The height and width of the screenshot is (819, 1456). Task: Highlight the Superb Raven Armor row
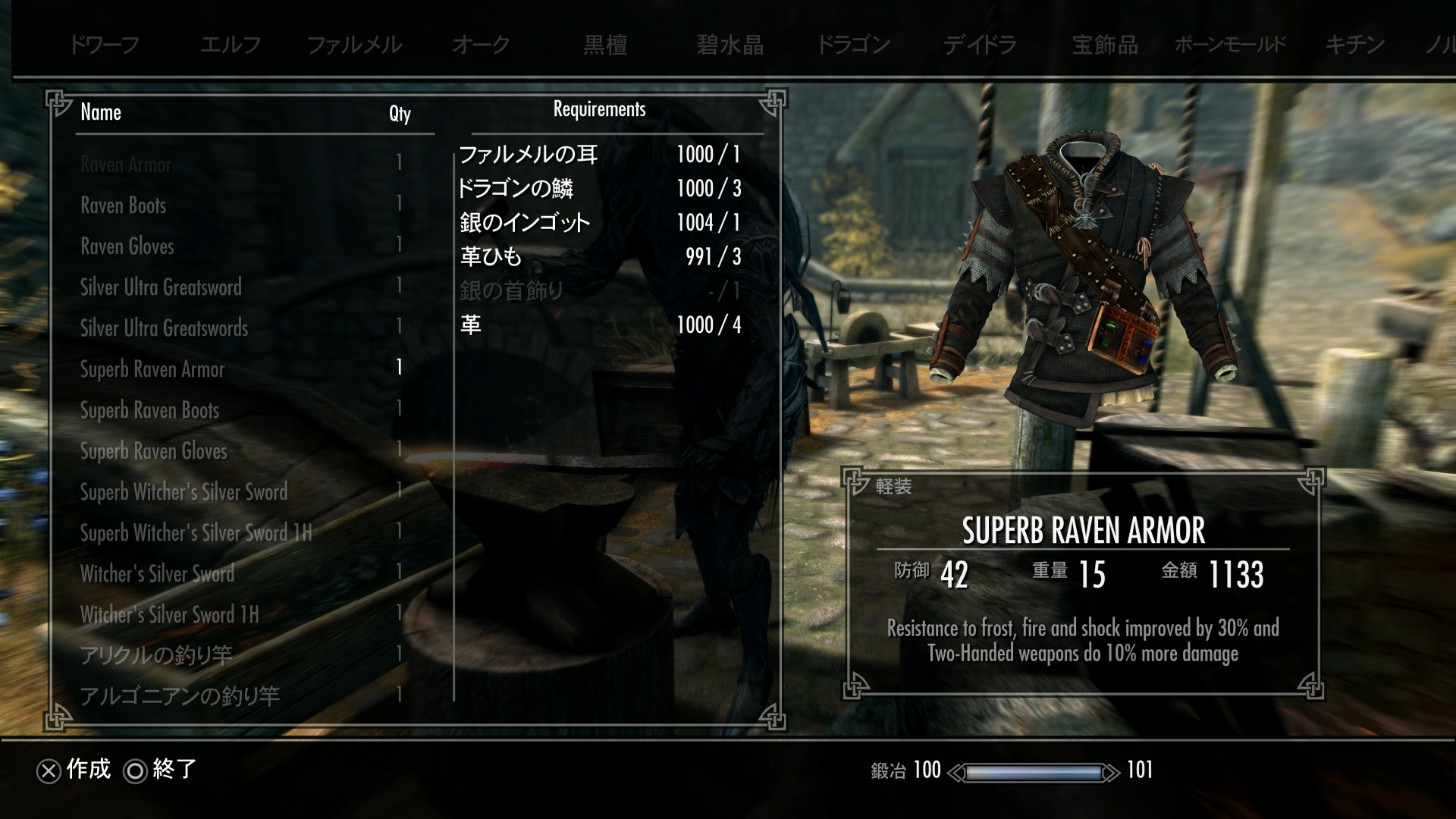point(152,369)
